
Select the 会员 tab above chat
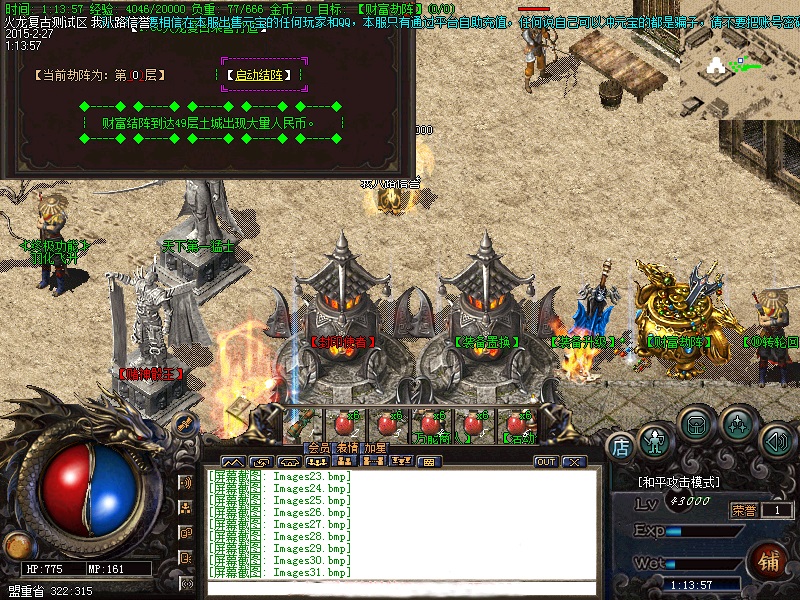click(318, 449)
